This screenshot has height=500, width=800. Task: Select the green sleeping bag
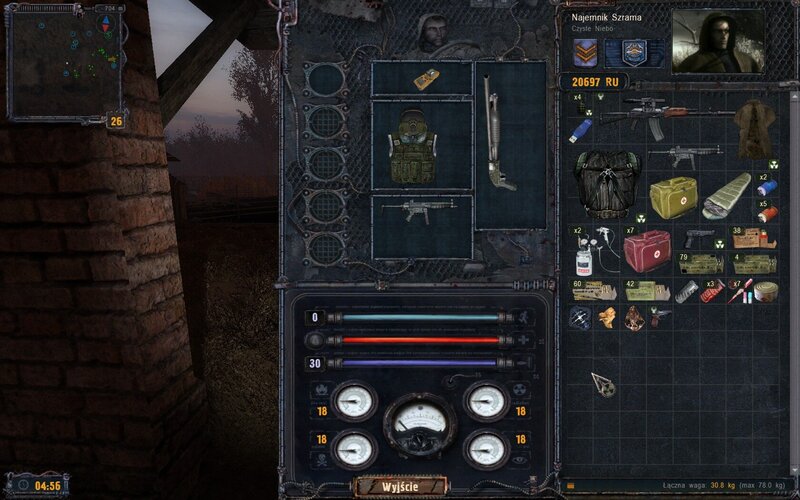point(725,194)
